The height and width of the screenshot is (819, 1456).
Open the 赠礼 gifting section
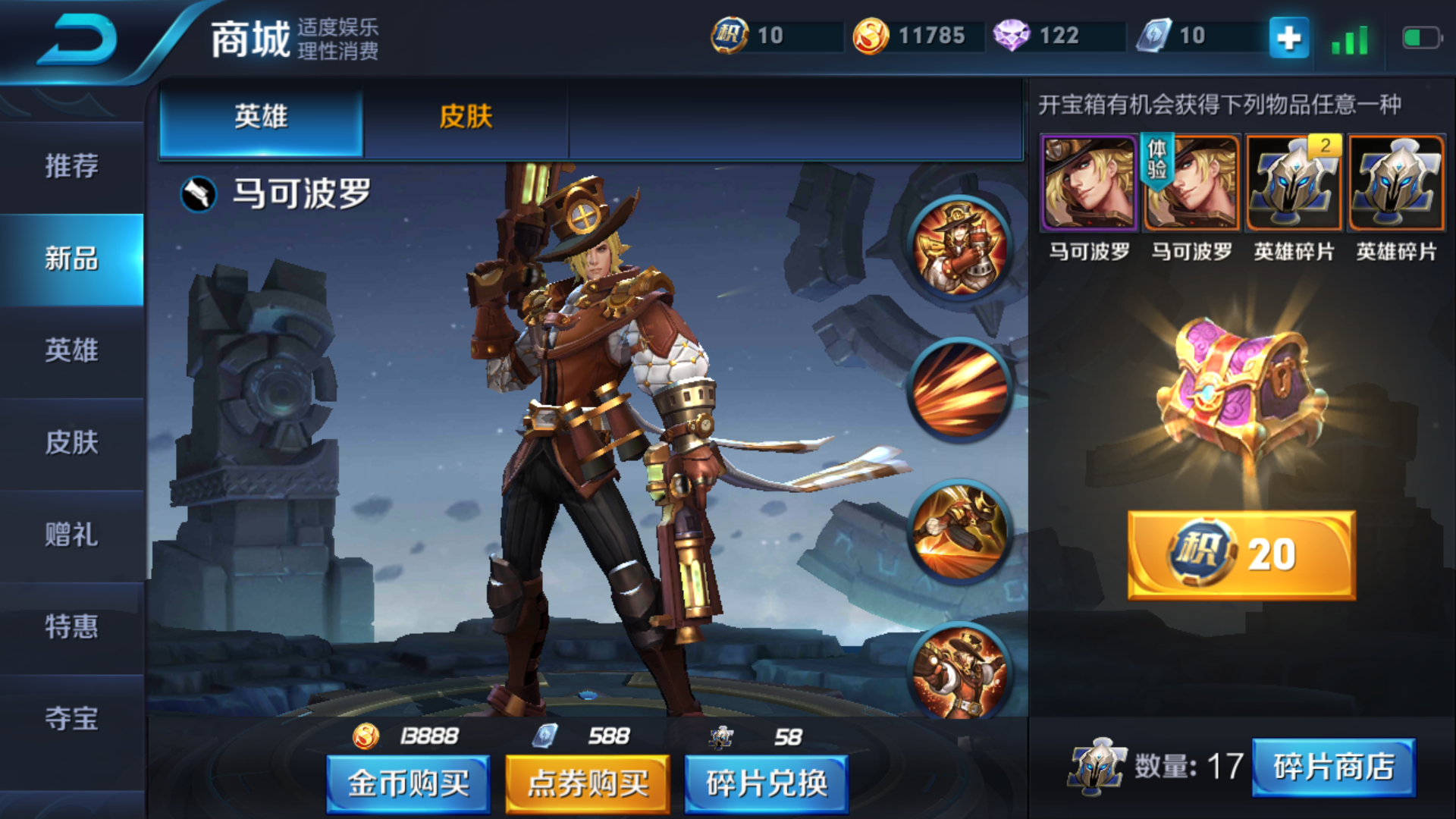coord(71,535)
